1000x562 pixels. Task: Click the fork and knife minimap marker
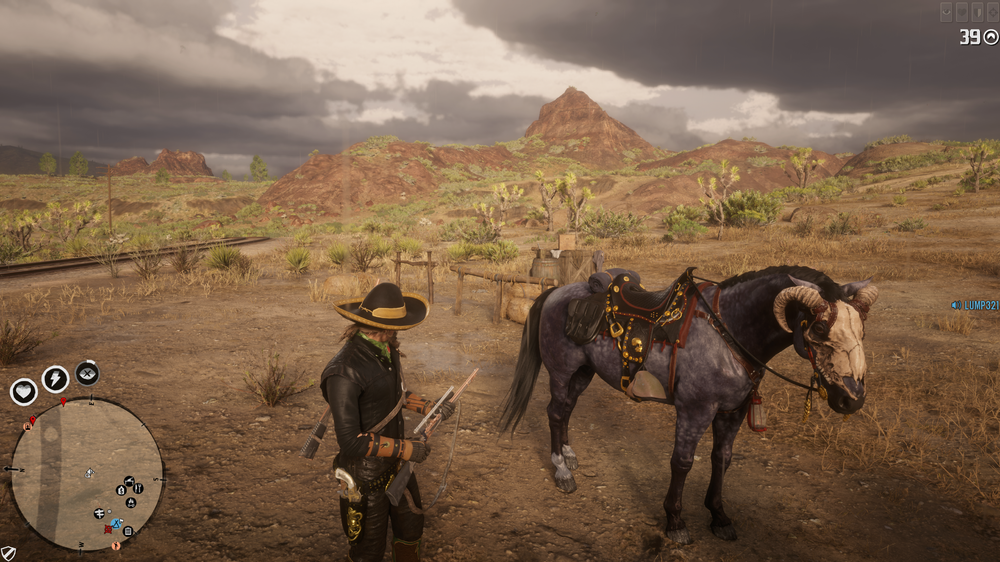pos(138,488)
